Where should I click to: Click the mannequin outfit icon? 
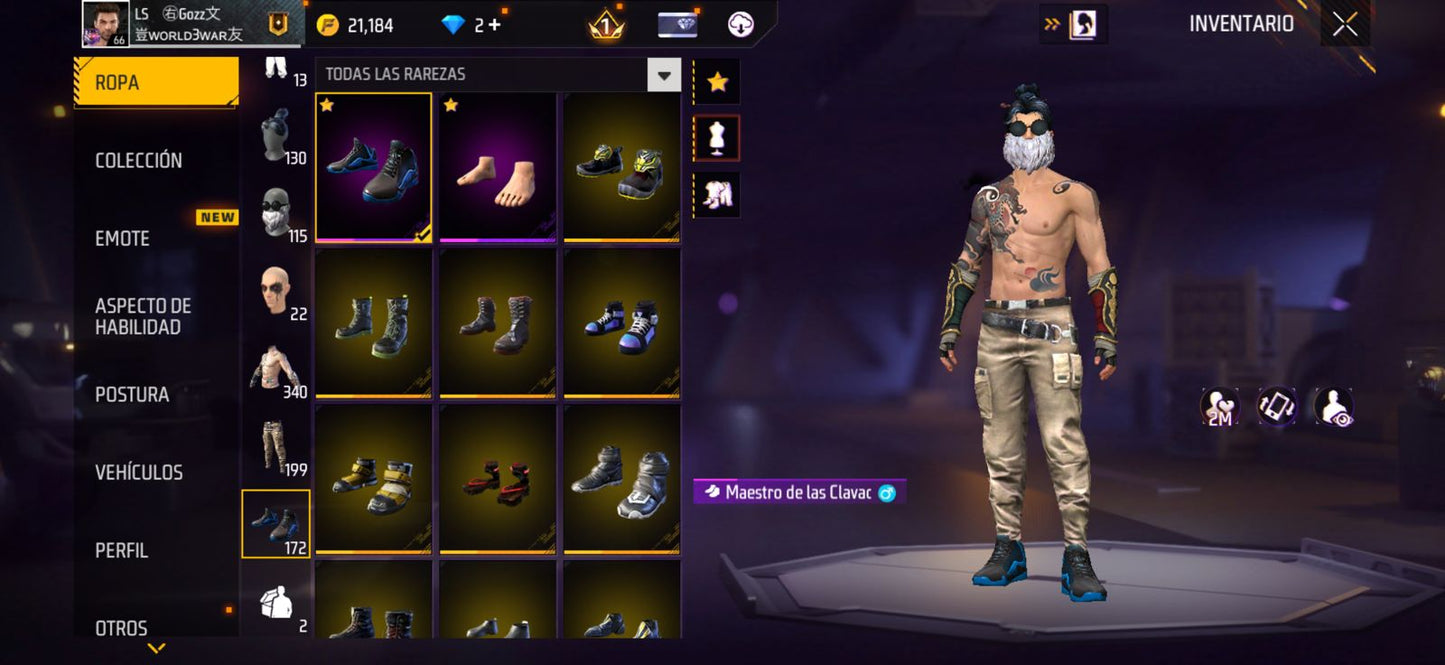pyautogui.click(x=717, y=138)
